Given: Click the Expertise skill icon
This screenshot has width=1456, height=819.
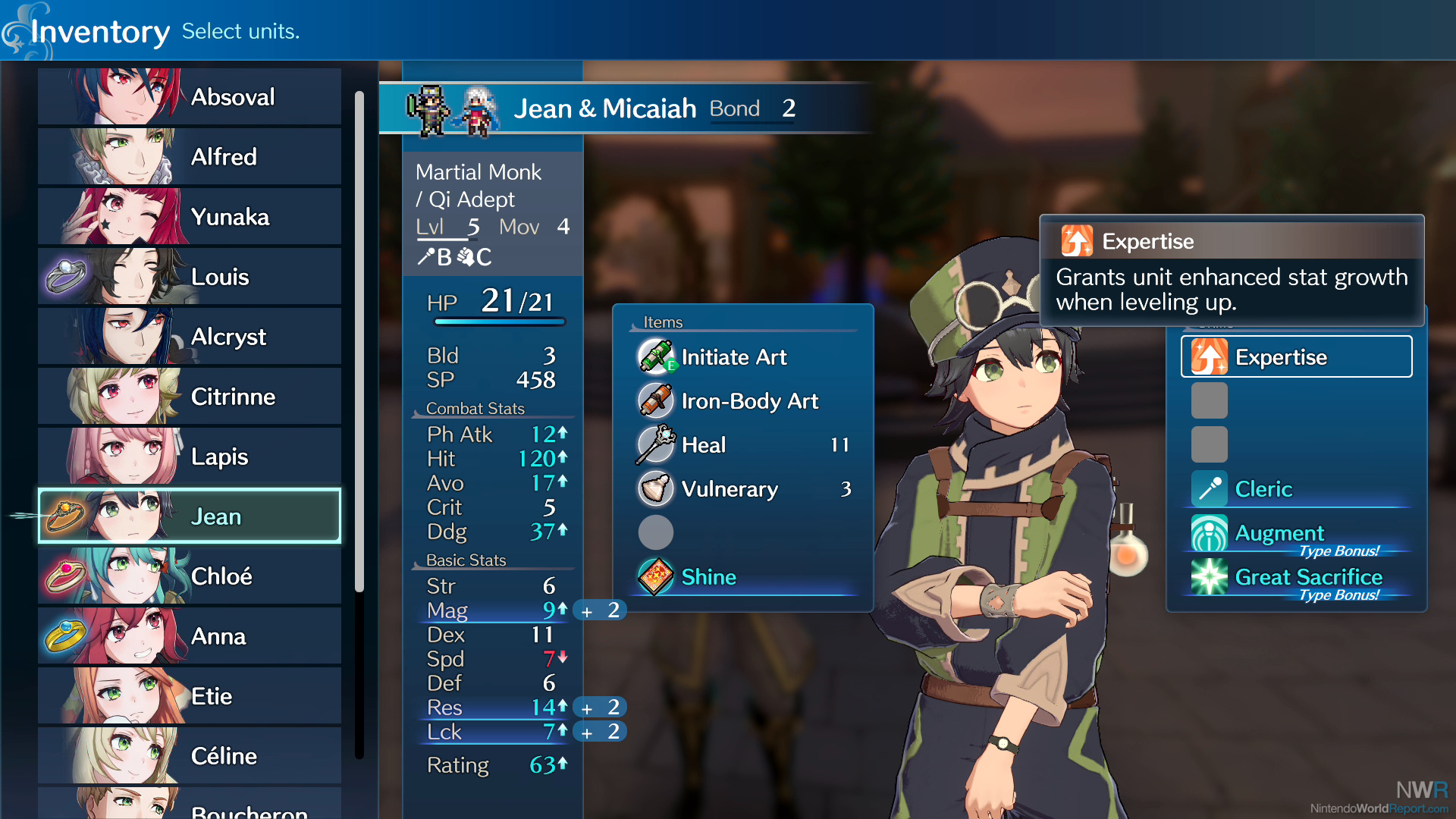Looking at the screenshot, I should (1212, 356).
